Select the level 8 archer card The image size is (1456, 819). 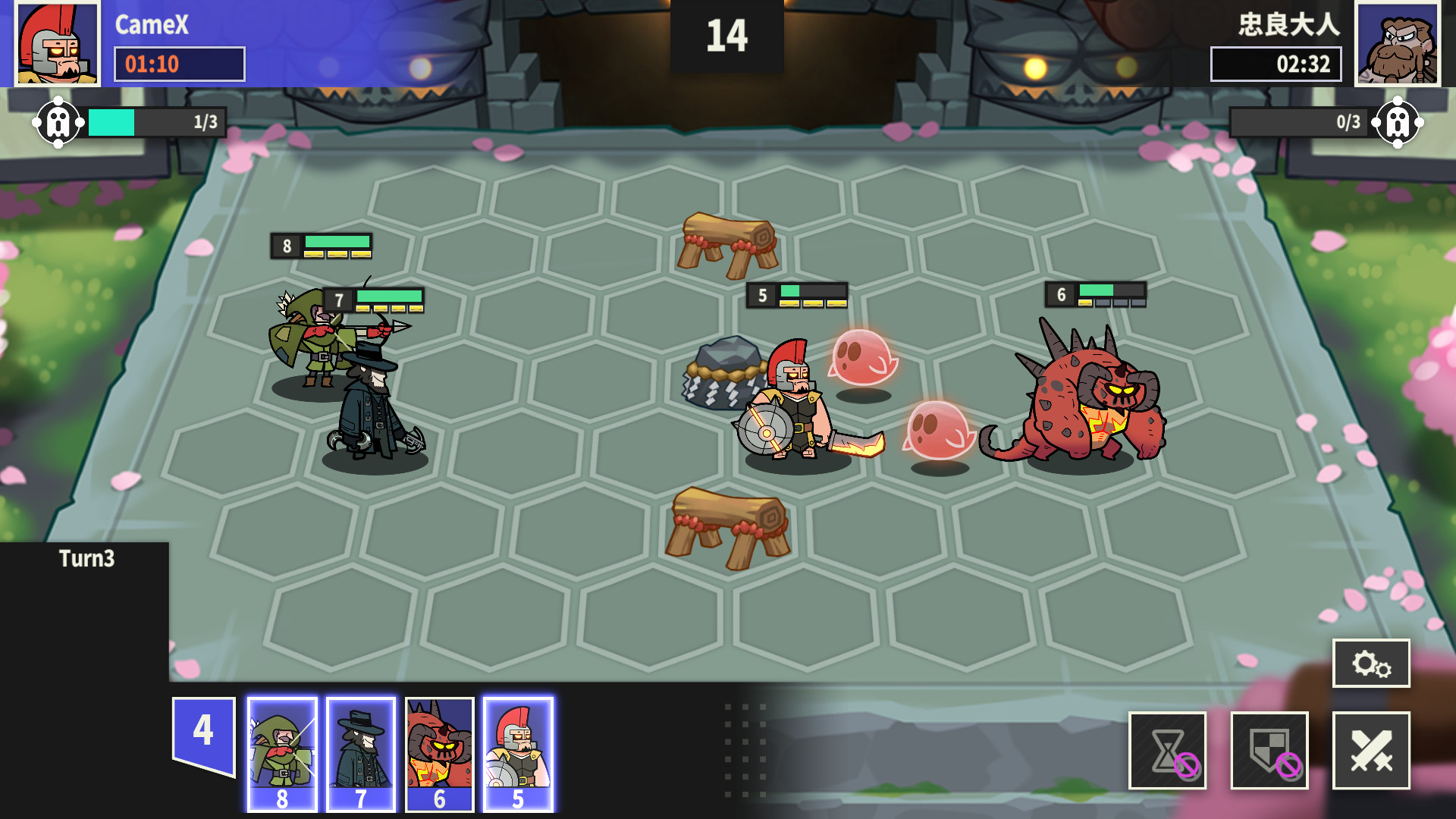(282, 755)
